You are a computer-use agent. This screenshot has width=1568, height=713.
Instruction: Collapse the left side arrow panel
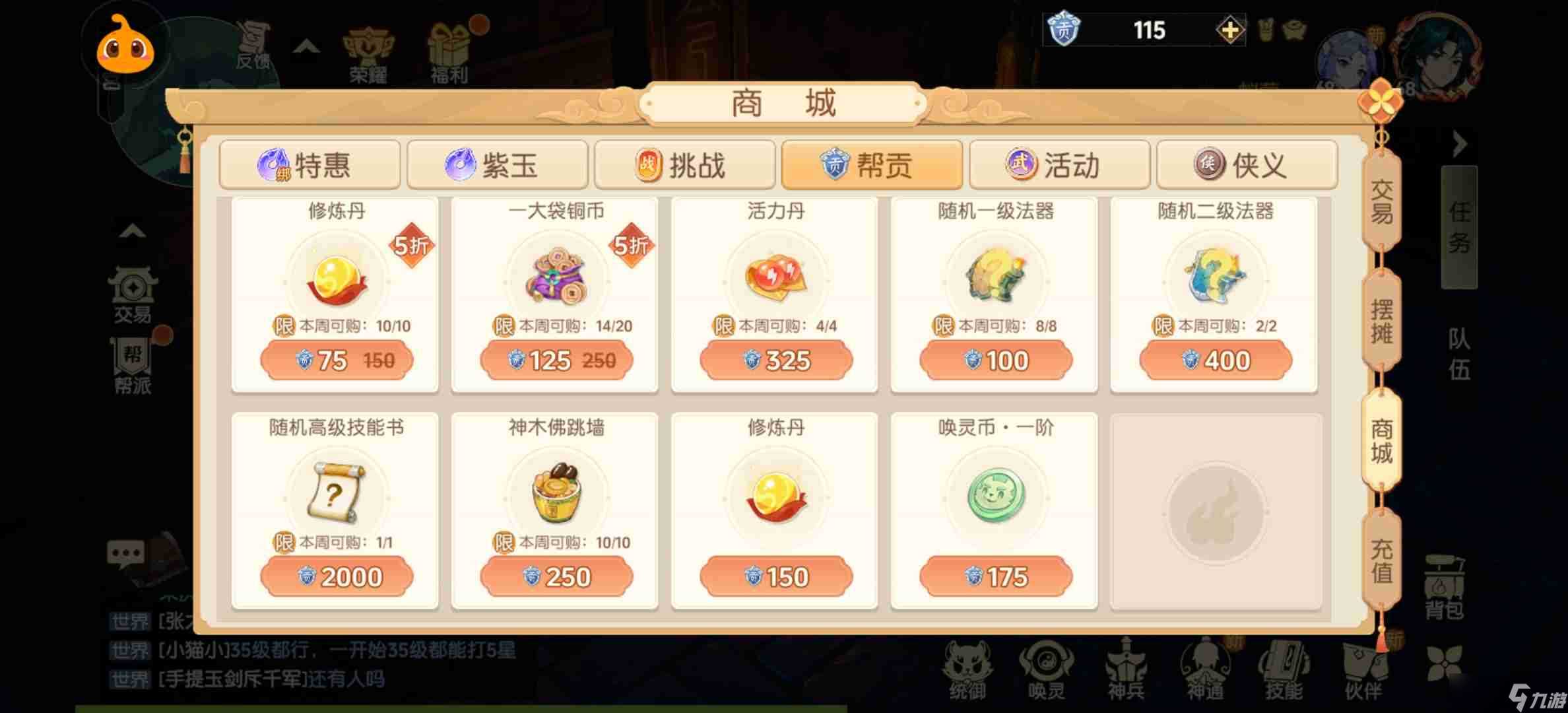132,230
